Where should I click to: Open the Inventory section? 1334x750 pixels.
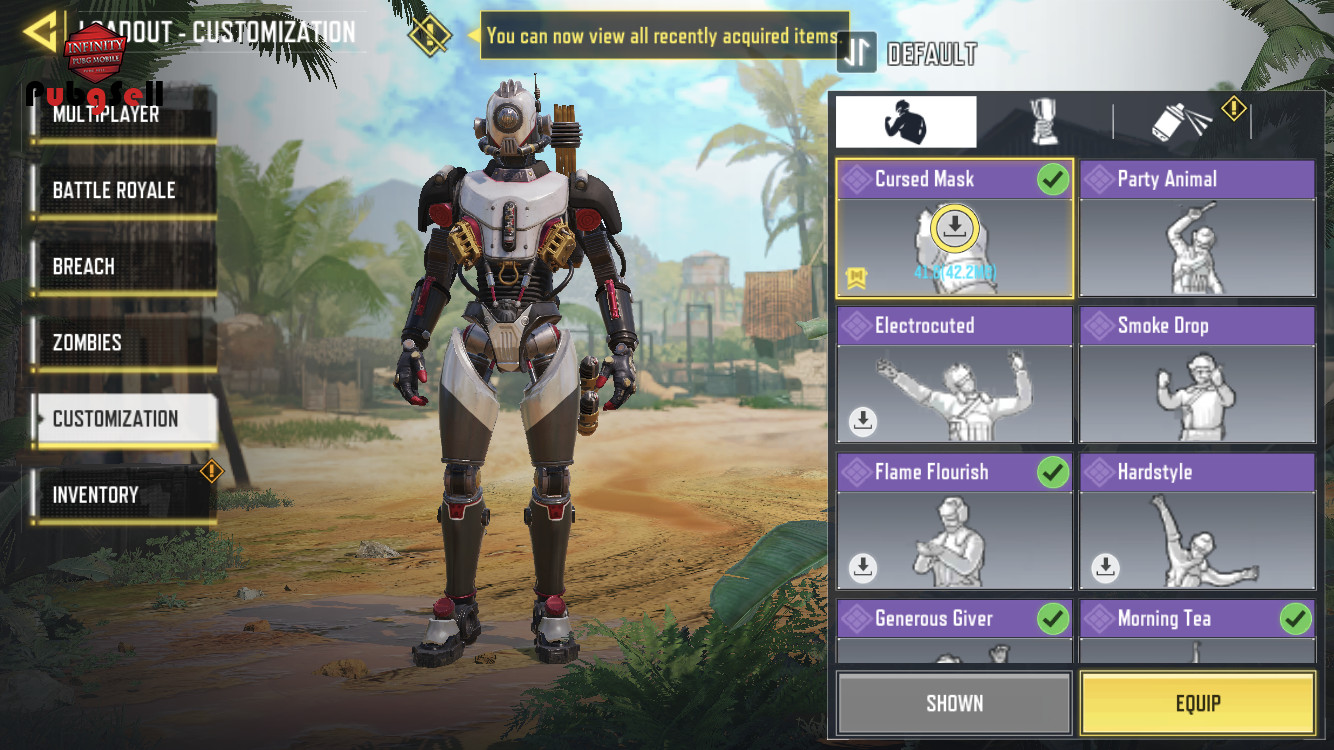point(120,495)
